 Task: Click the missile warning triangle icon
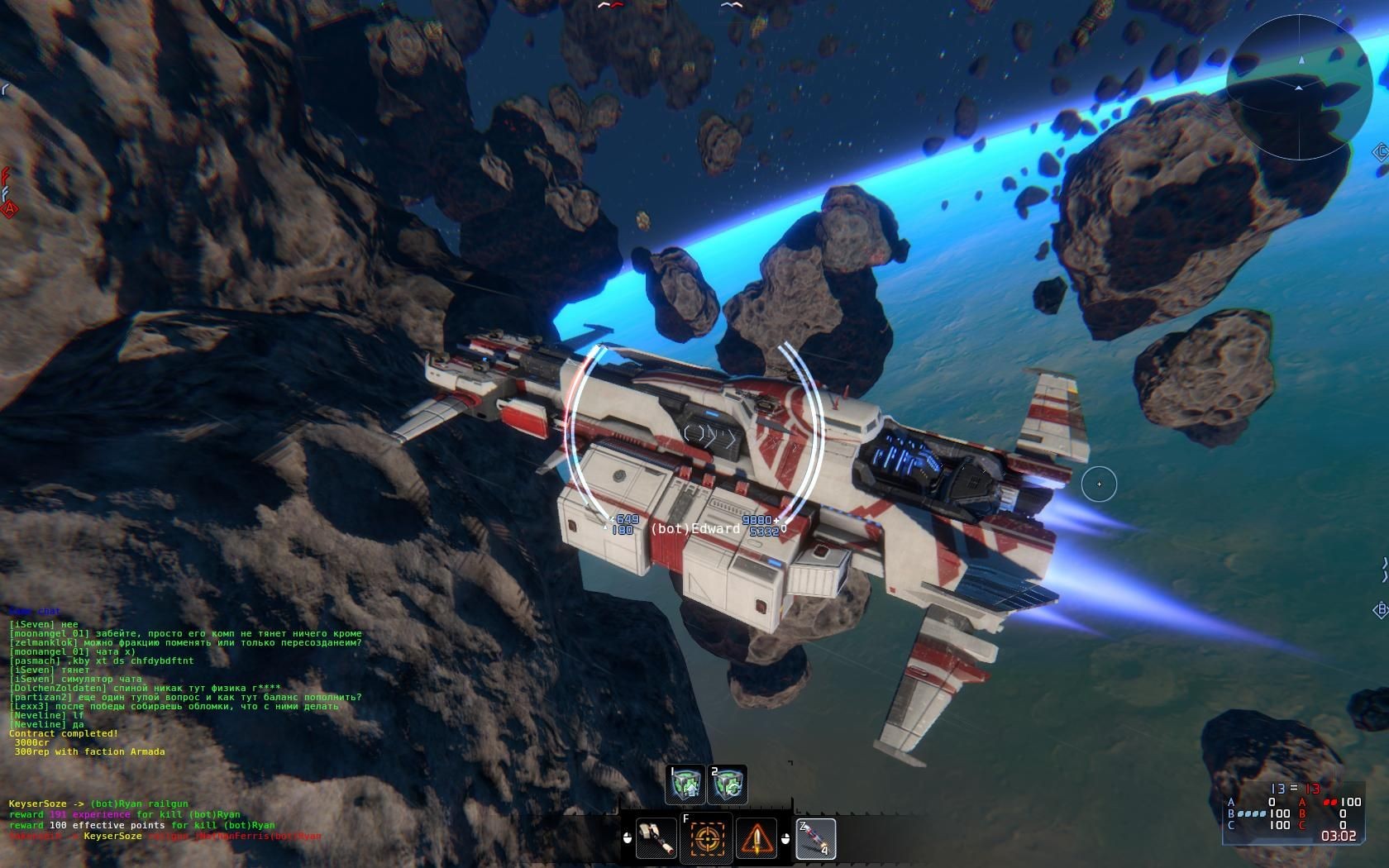(x=757, y=837)
